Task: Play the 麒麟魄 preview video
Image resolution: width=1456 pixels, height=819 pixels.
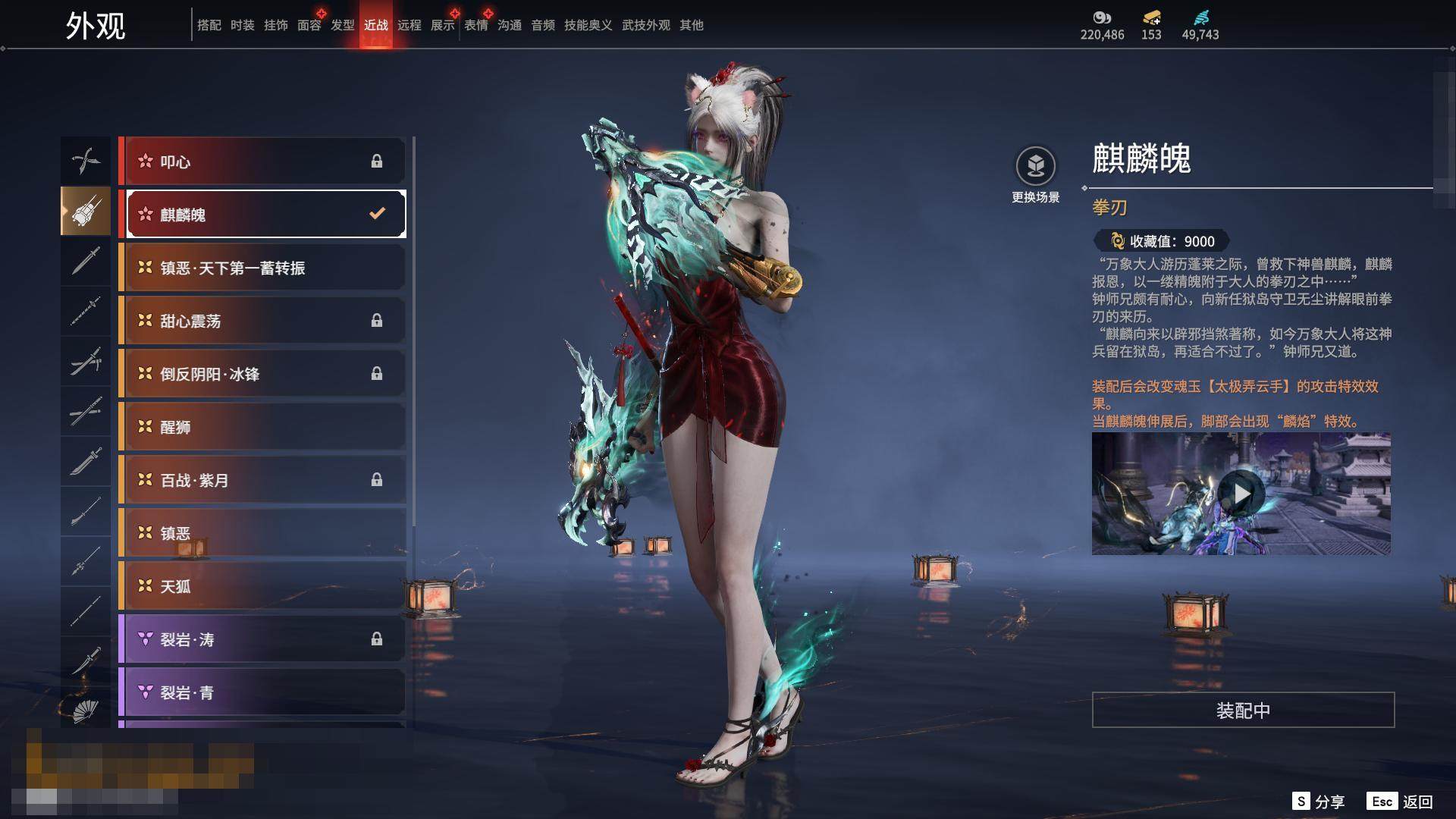Action: pos(1241,494)
